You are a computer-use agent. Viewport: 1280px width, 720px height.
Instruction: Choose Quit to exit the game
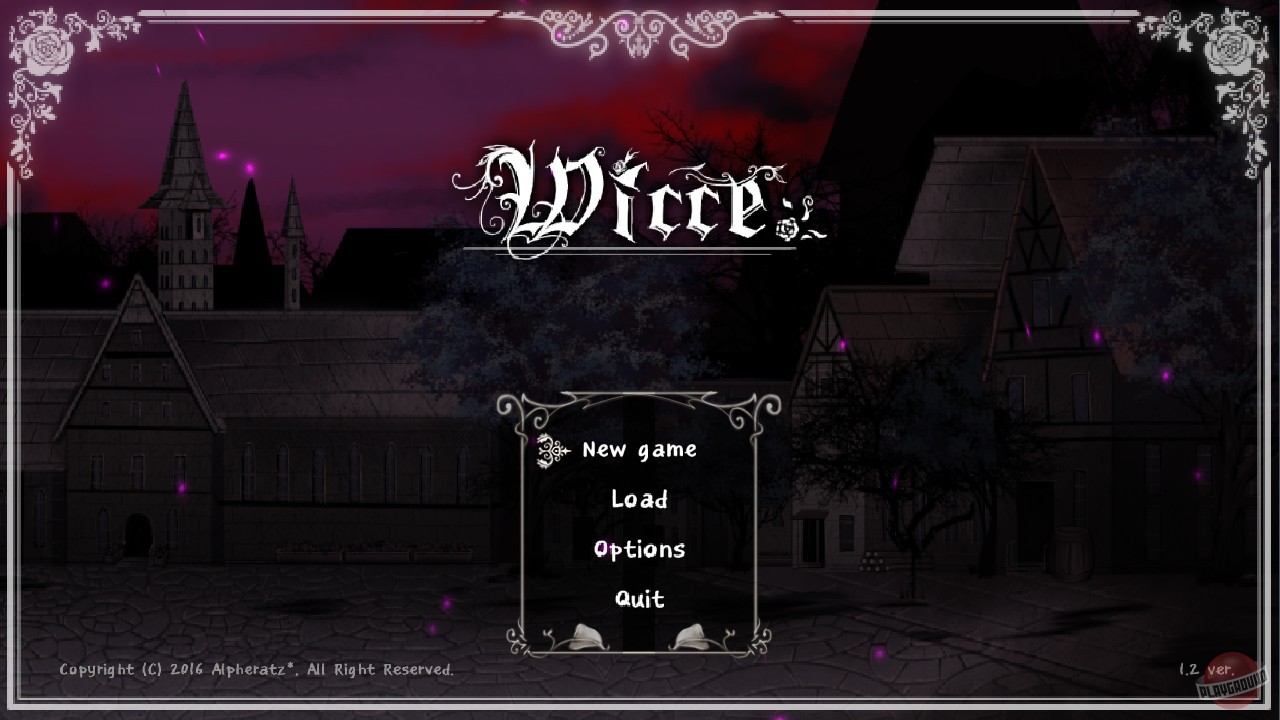pos(640,600)
